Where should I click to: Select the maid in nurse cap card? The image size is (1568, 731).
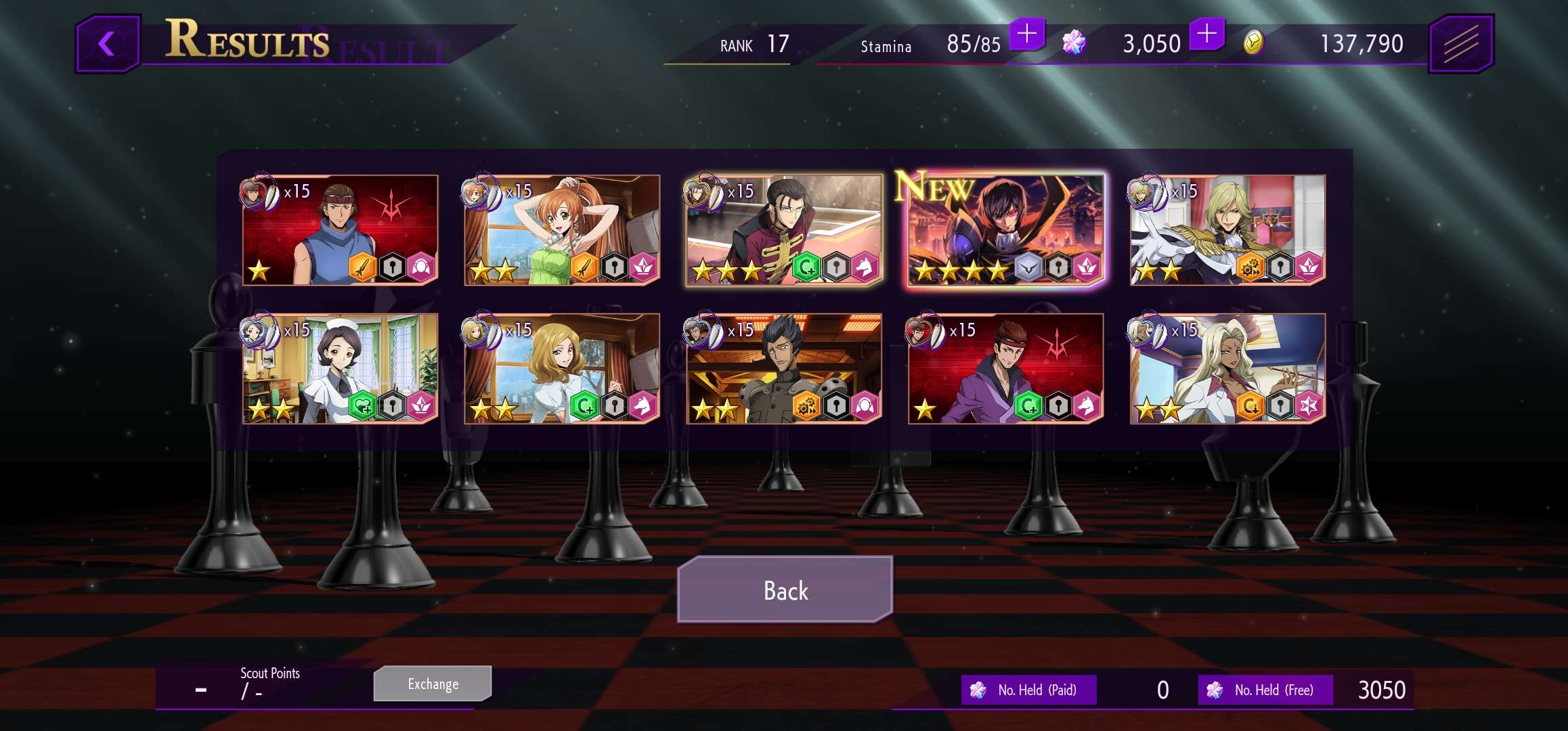pos(340,369)
